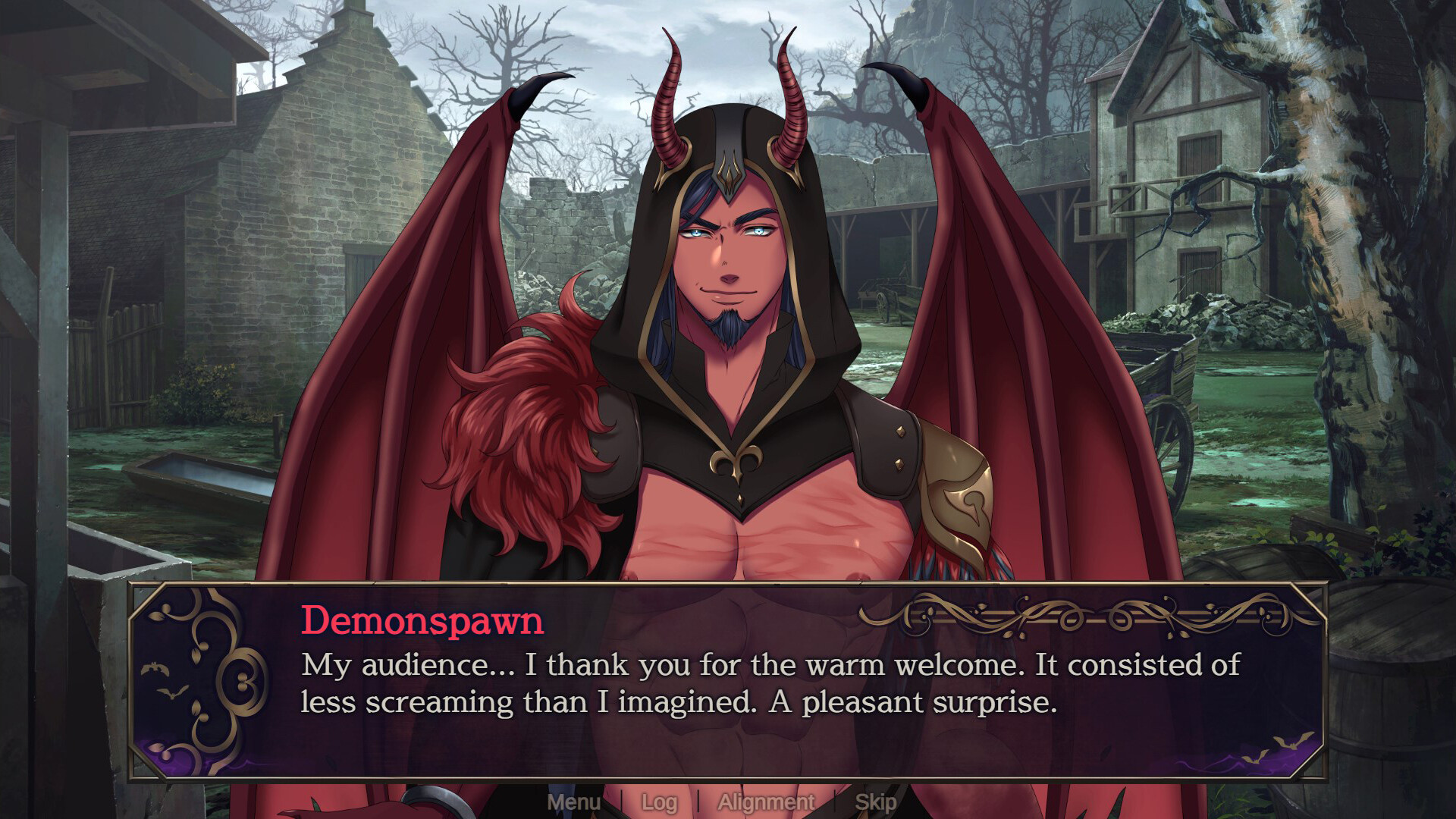The width and height of the screenshot is (1456, 819).
Task: Open the Menu from the quick bar
Action: [x=576, y=802]
